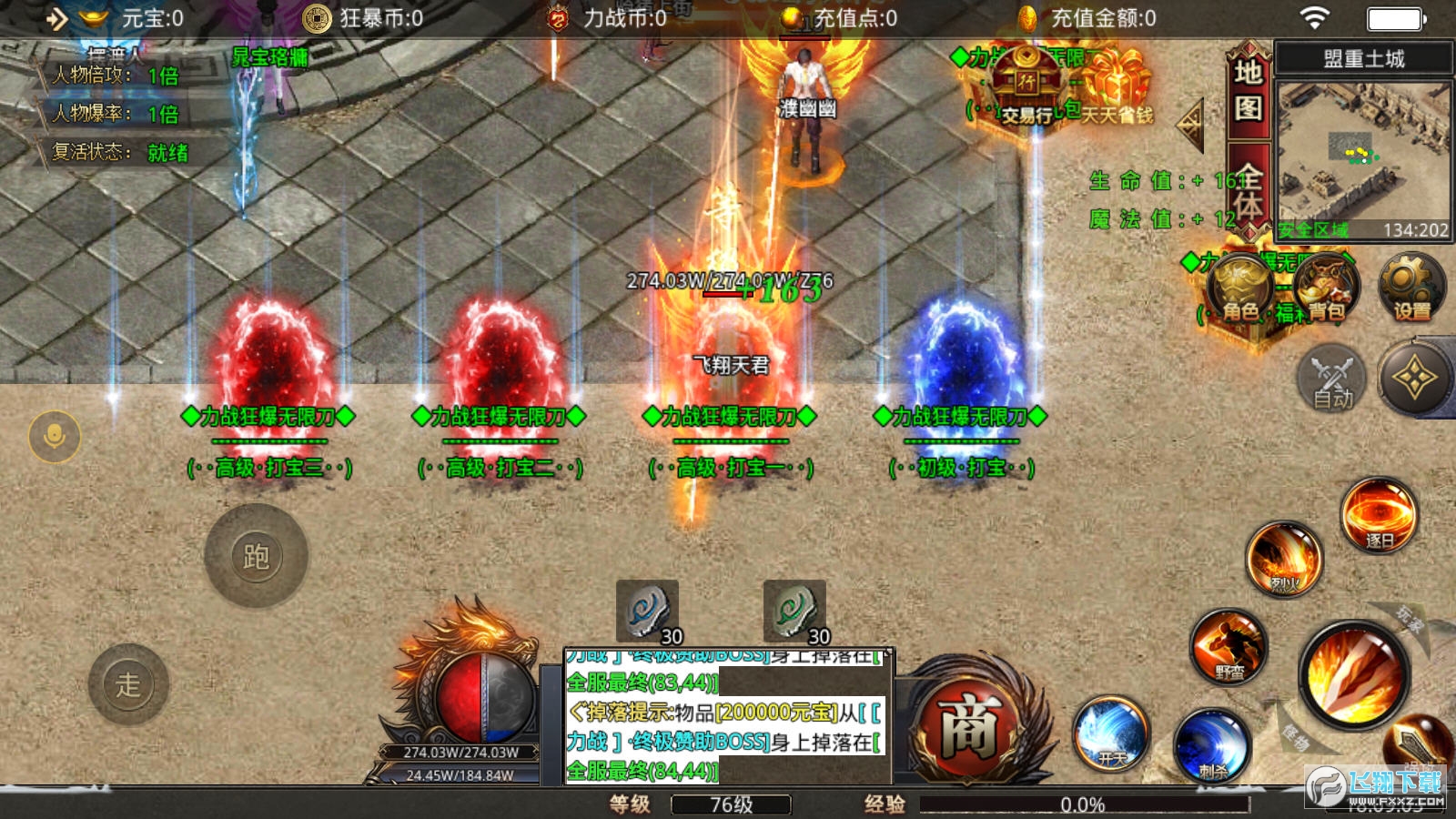Screen dimensions: 1456x819
Task: Collapse the top icons with the arrow
Action: (1190, 125)
